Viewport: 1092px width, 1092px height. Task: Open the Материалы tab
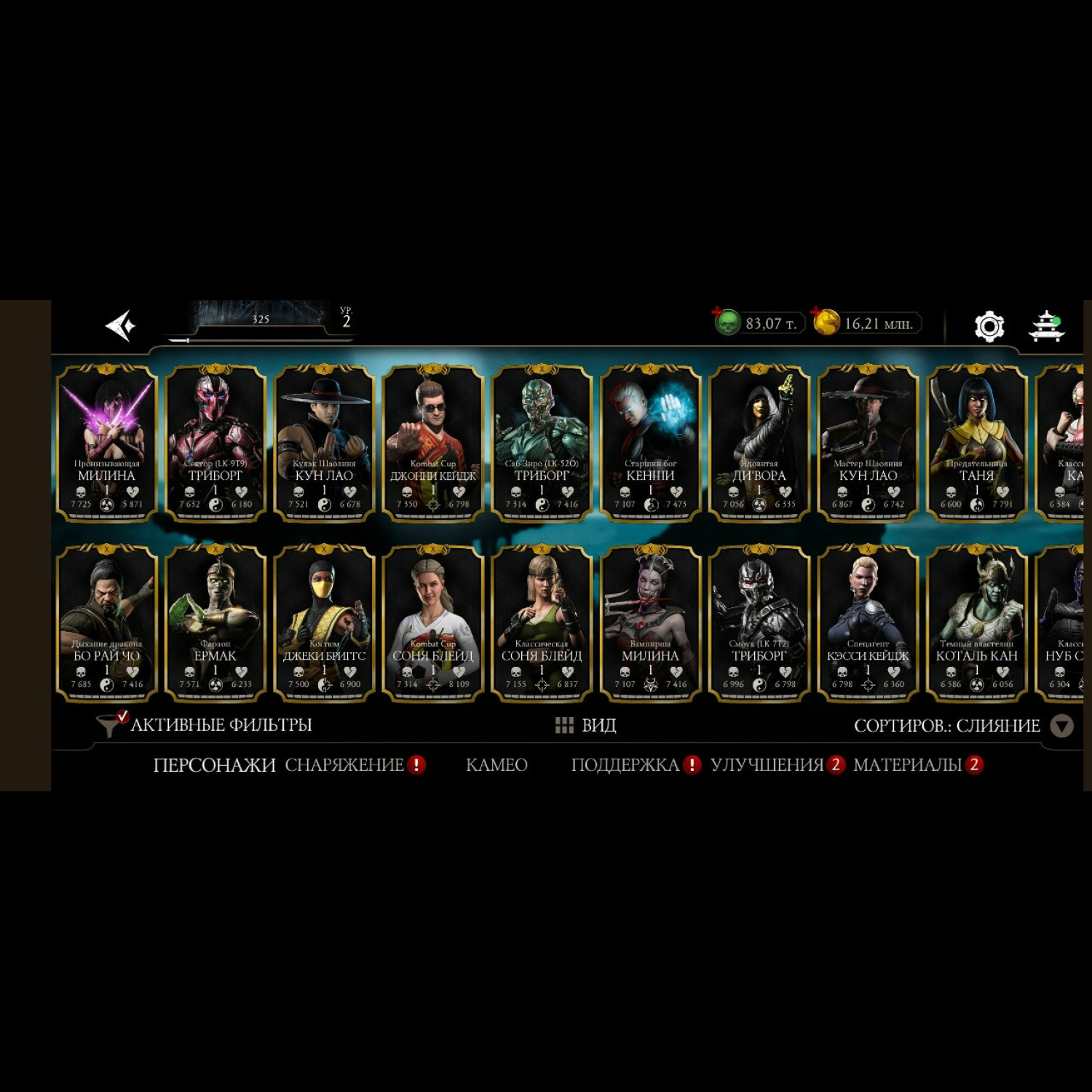907,765
